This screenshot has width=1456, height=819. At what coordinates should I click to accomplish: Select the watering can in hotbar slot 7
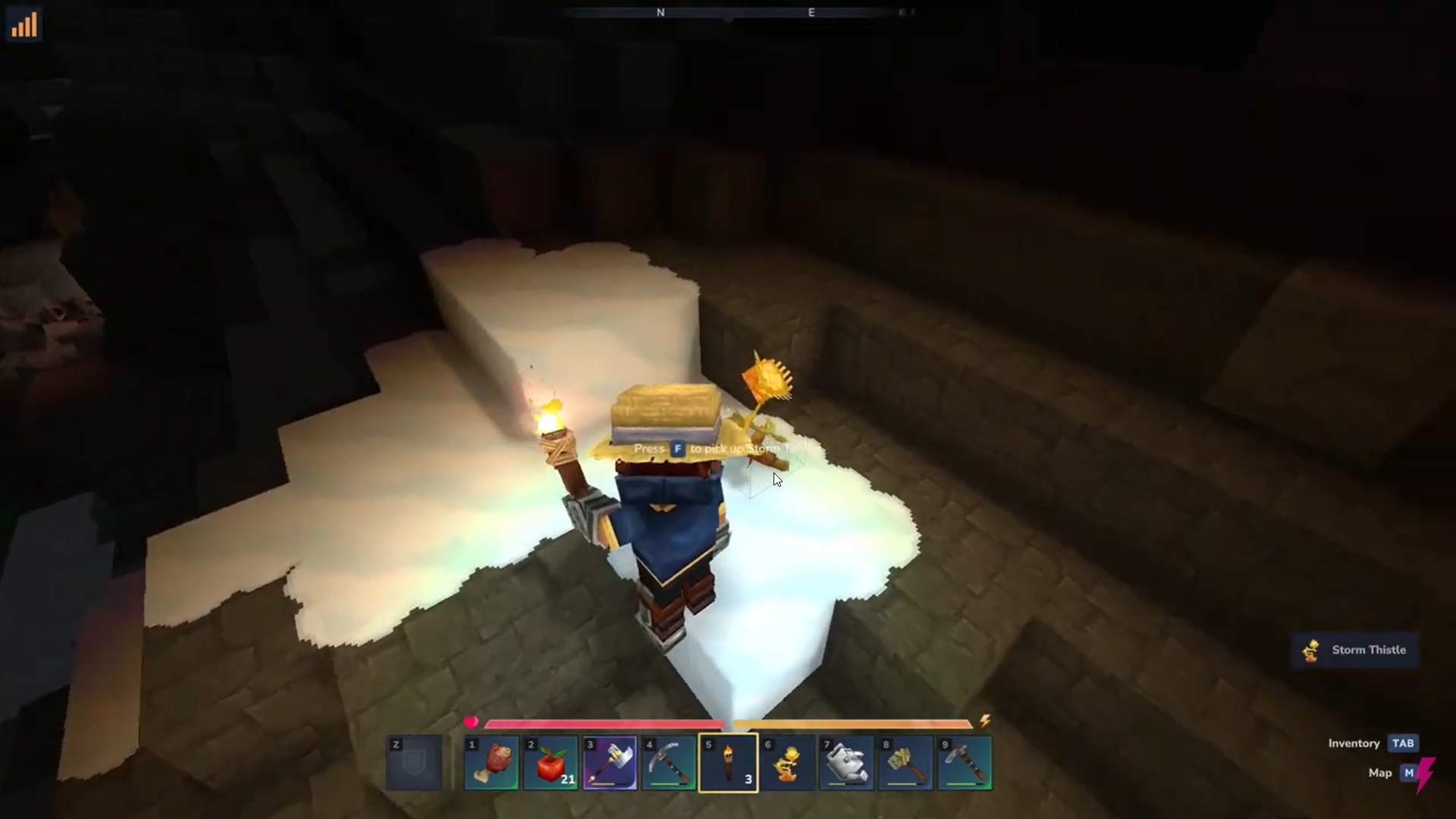click(846, 763)
